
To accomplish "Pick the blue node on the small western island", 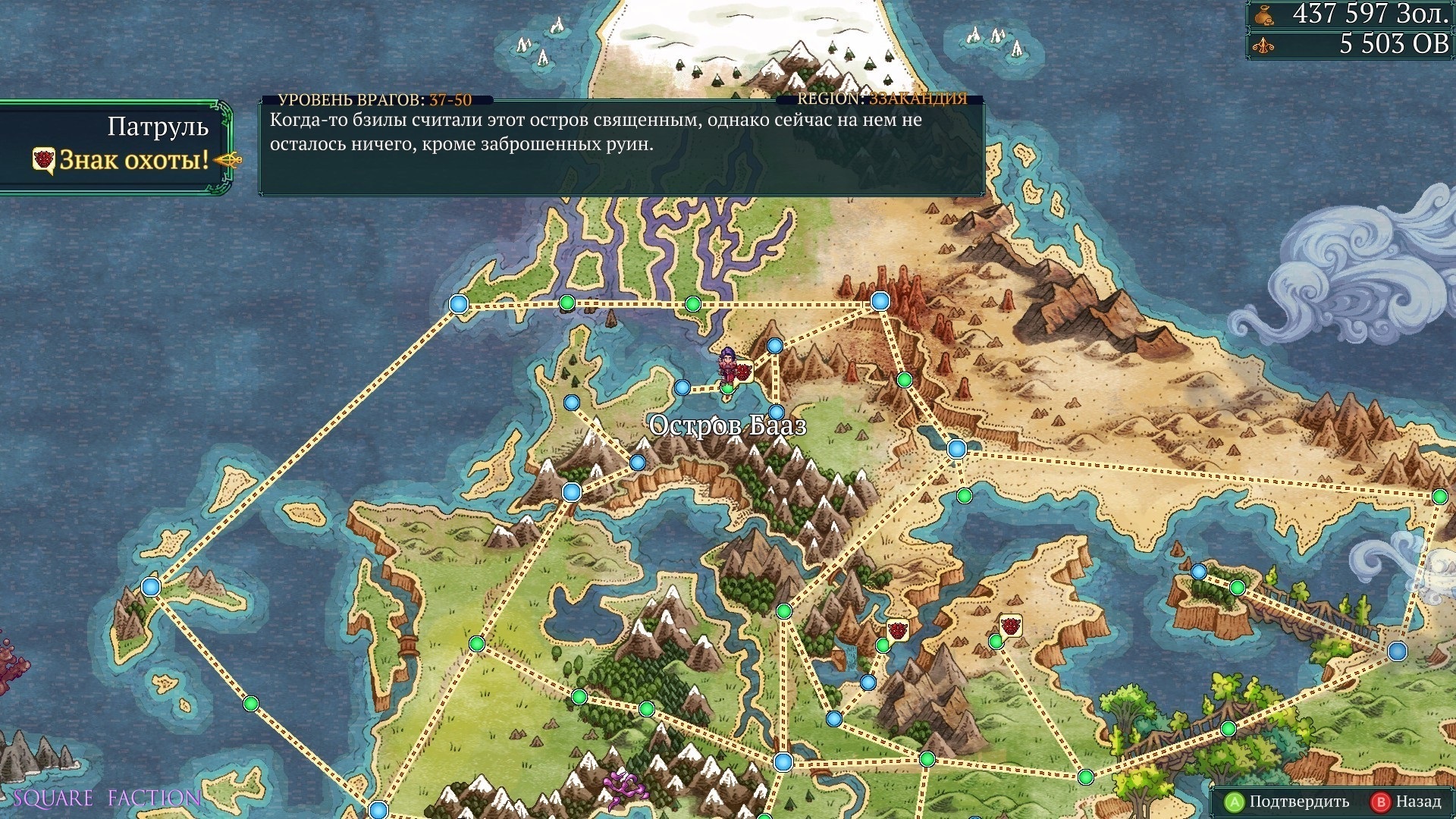I will 151,587.
